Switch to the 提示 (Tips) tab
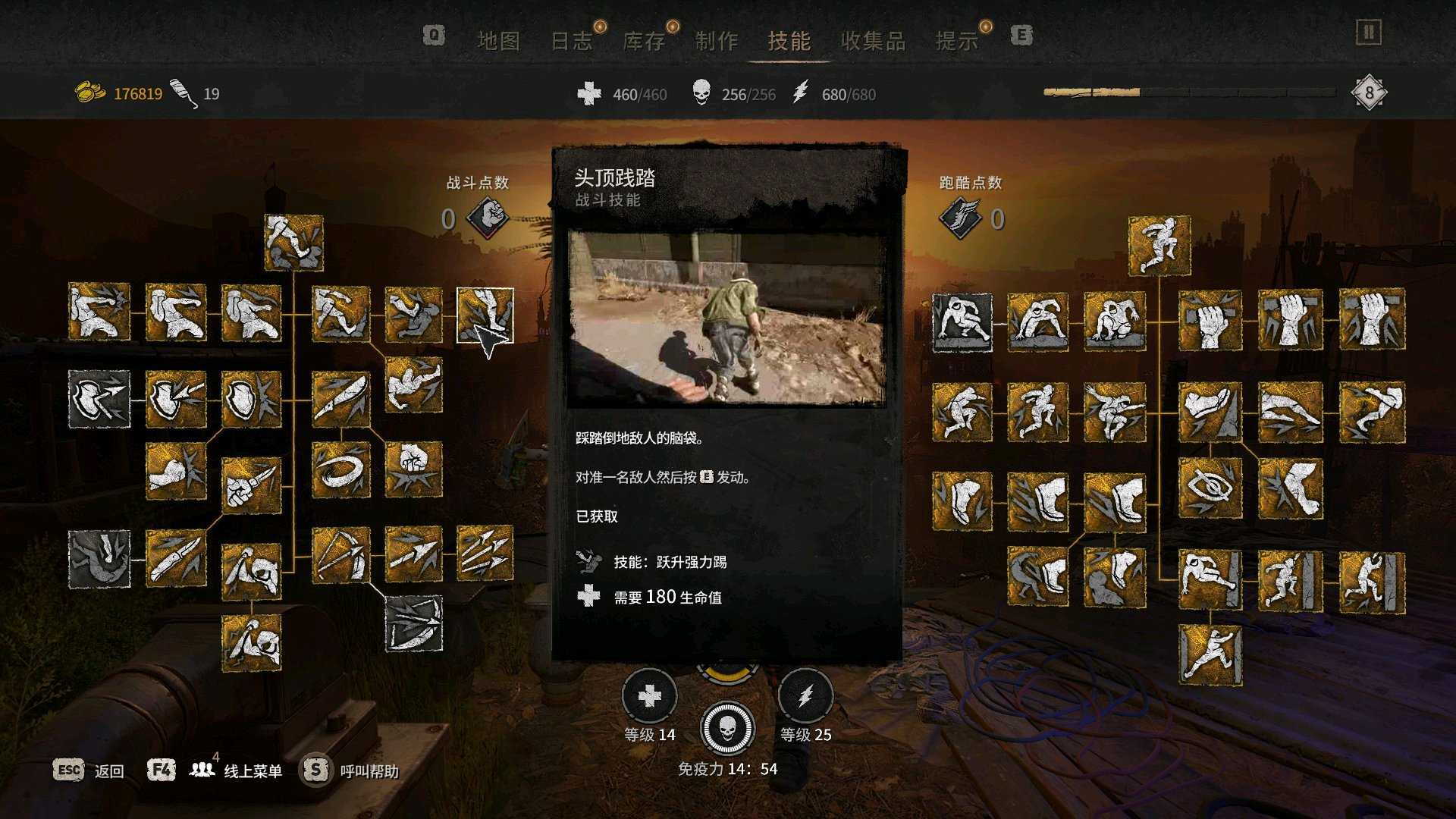Viewport: 1456px width, 819px height. click(x=957, y=41)
